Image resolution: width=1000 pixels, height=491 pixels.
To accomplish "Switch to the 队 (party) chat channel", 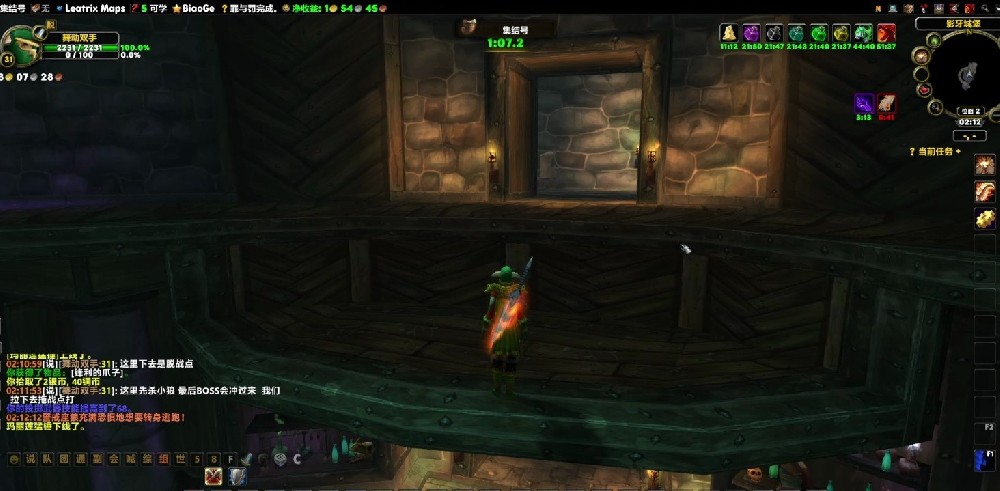I will pyautogui.click(x=46, y=459).
